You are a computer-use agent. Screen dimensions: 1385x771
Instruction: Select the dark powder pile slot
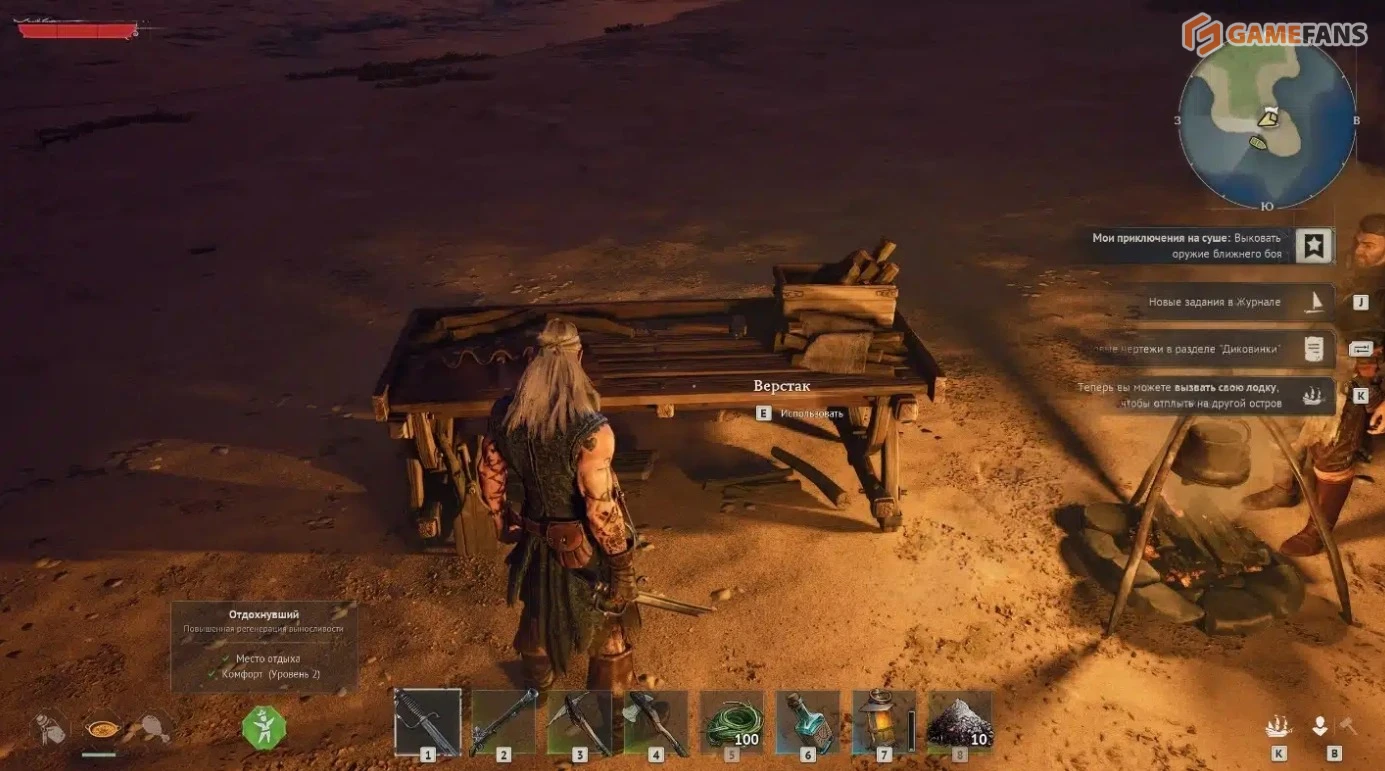coord(959,721)
